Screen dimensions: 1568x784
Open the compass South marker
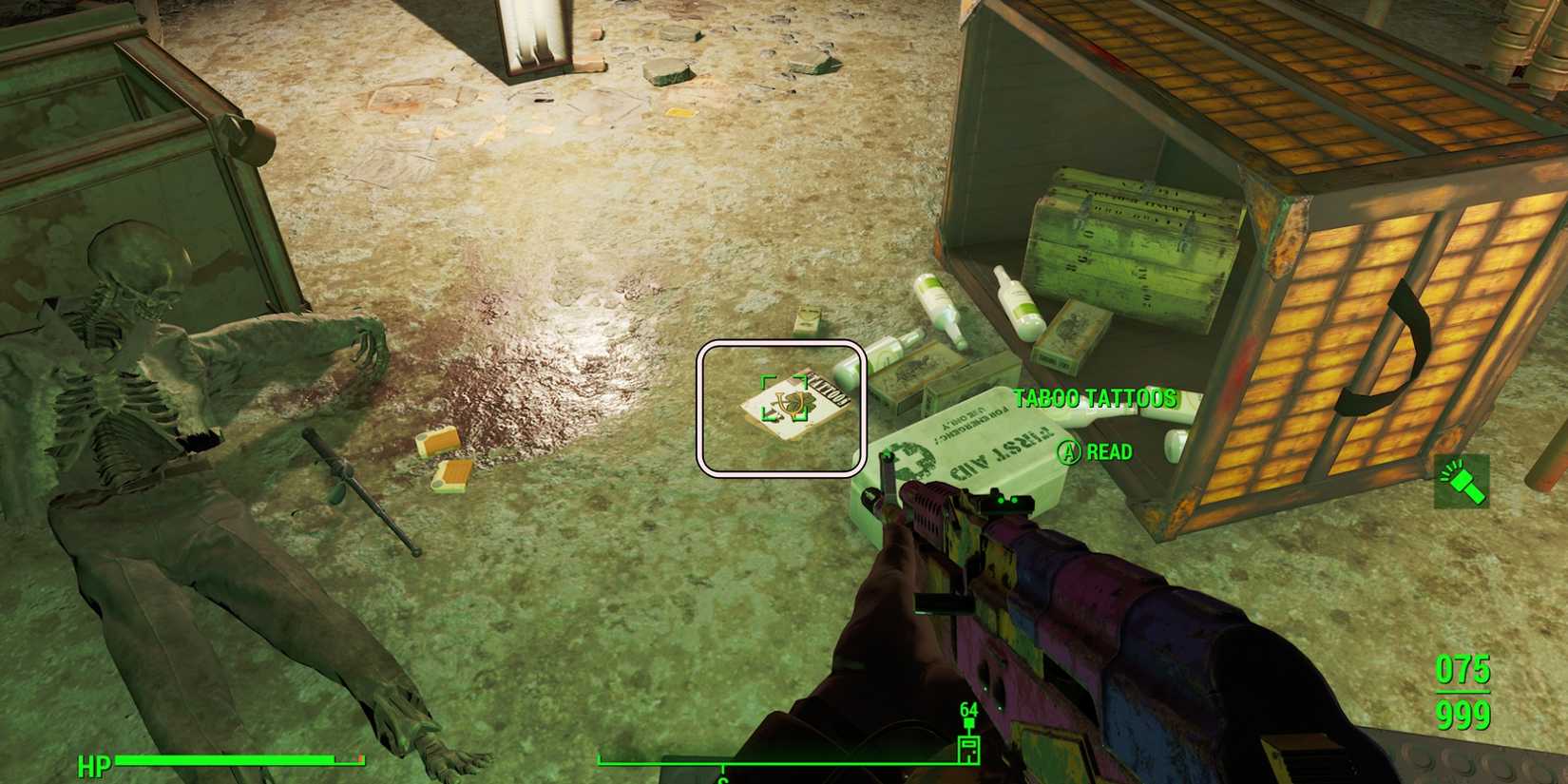tap(724, 777)
